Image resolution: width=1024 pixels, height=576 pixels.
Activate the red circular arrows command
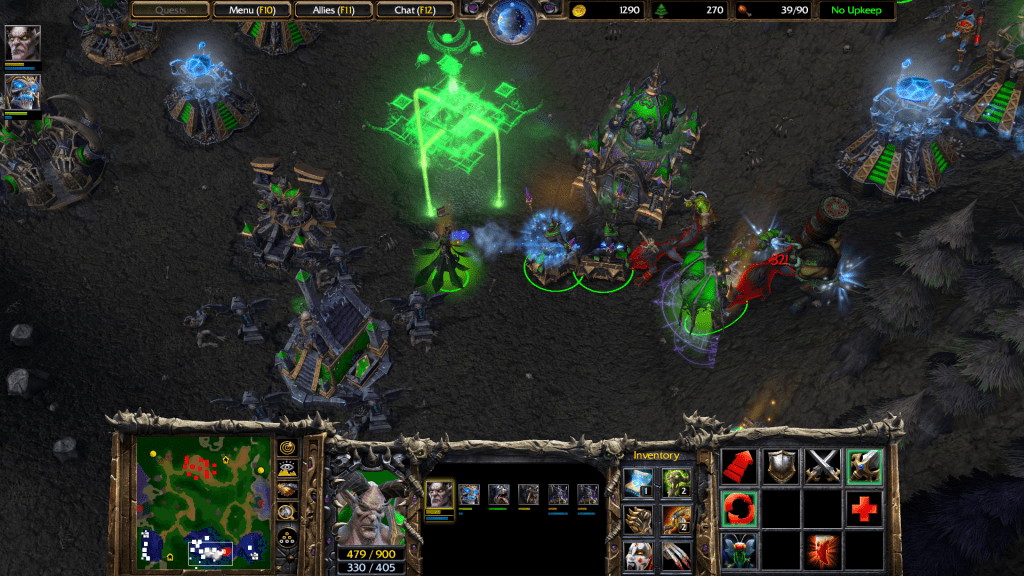click(739, 508)
